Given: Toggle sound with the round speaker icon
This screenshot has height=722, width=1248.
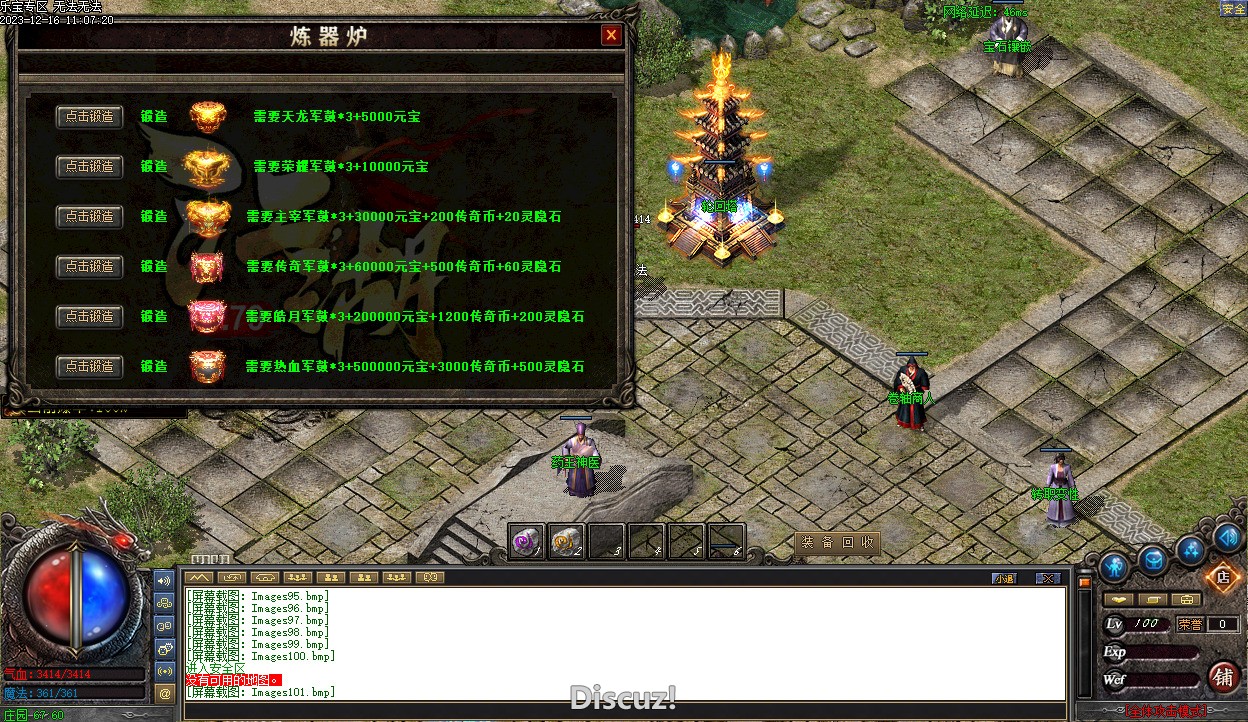Looking at the screenshot, I should tap(1226, 538).
